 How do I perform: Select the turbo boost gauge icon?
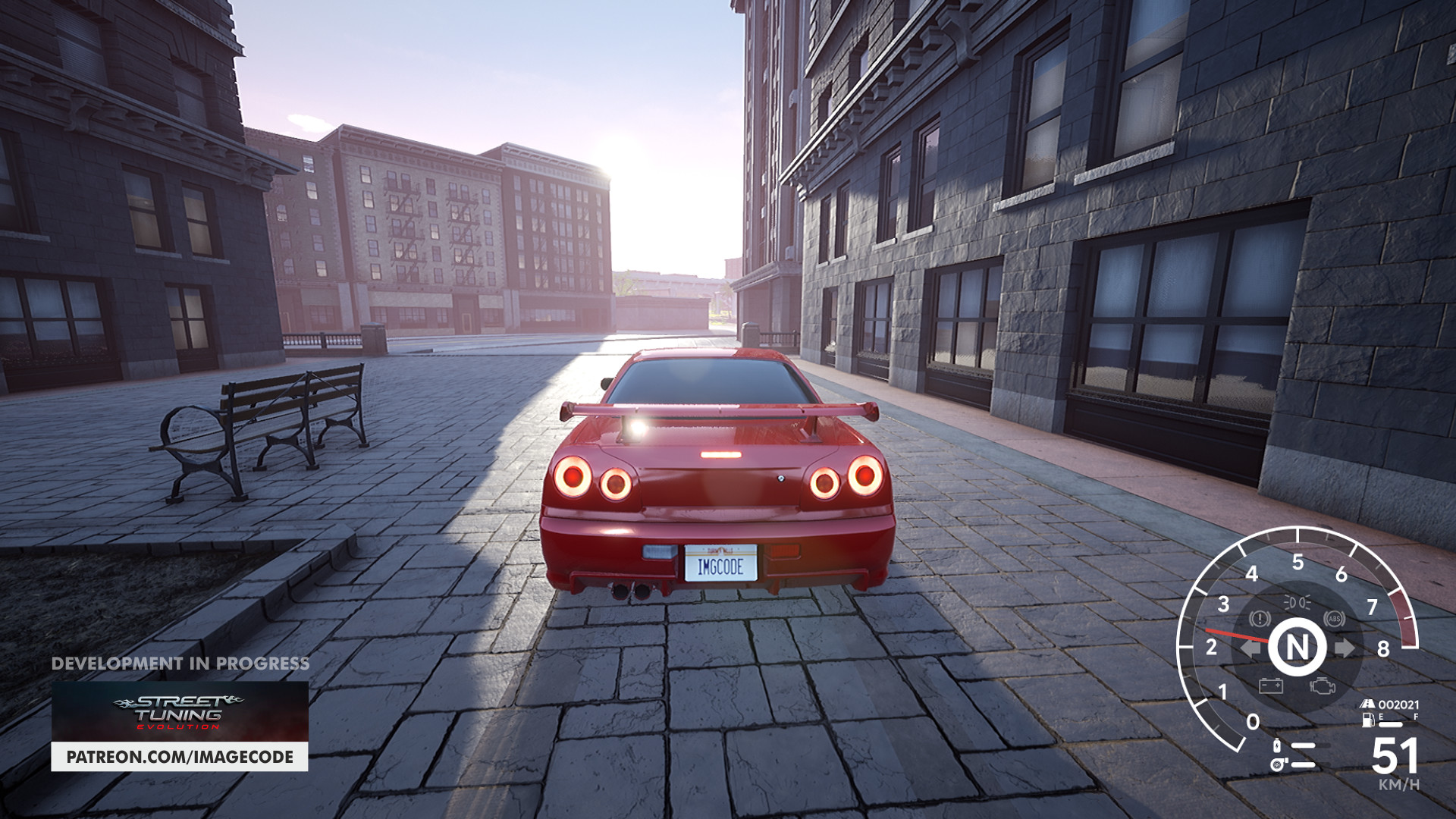tap(1276, 764)
